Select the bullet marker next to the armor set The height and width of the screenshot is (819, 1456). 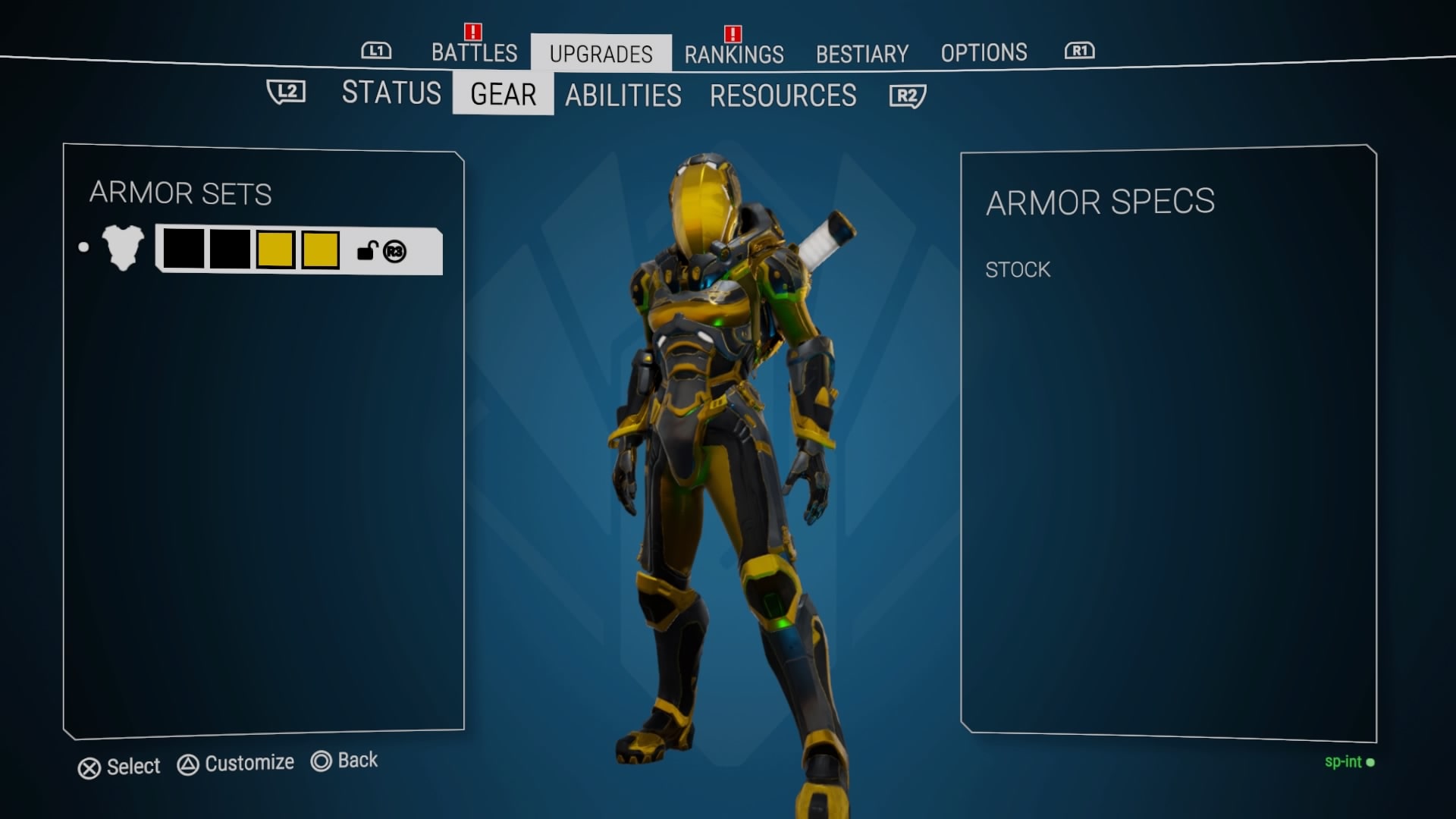coord(84,247)
